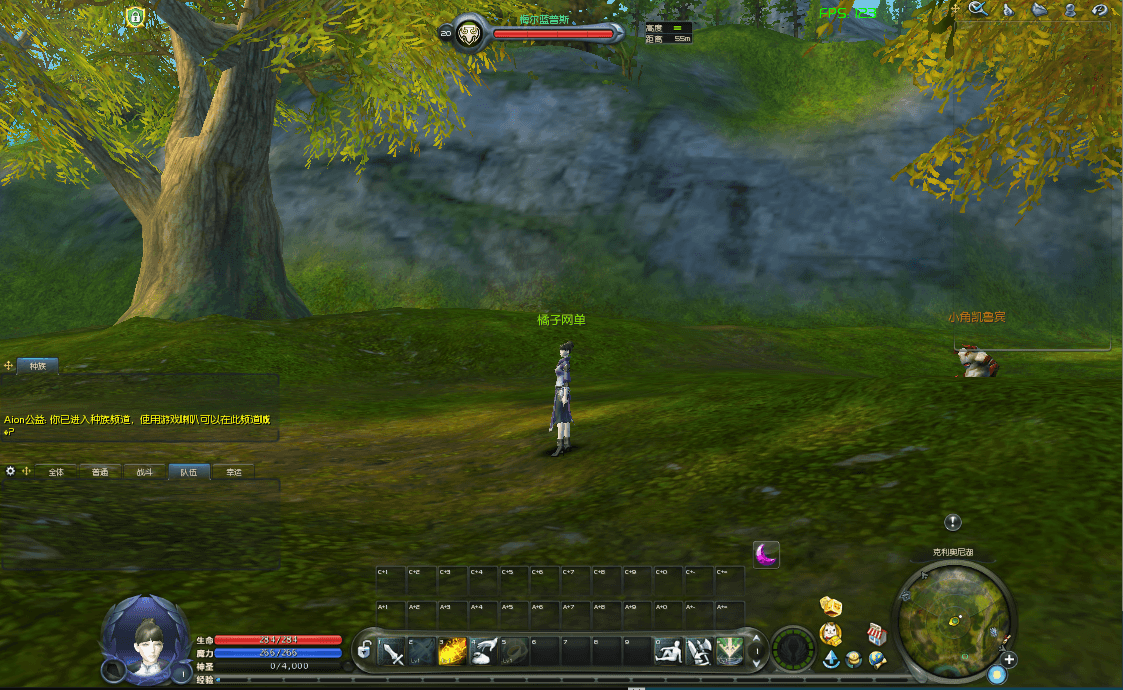Use the flaming slash skill in slot 3

pos(453,652)
